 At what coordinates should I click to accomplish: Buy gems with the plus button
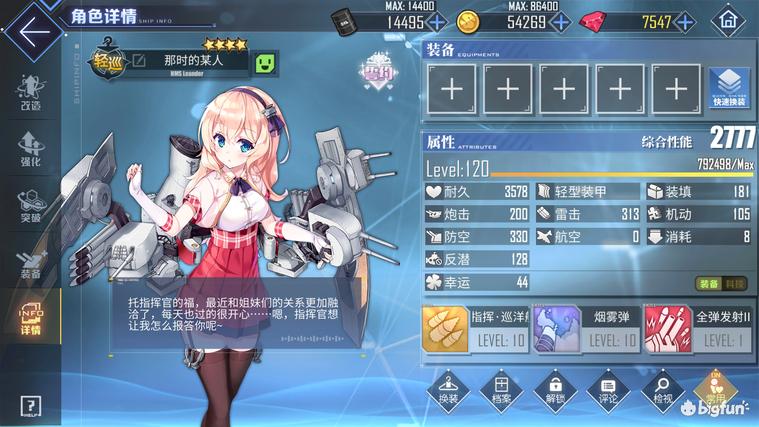pos(686,22)
